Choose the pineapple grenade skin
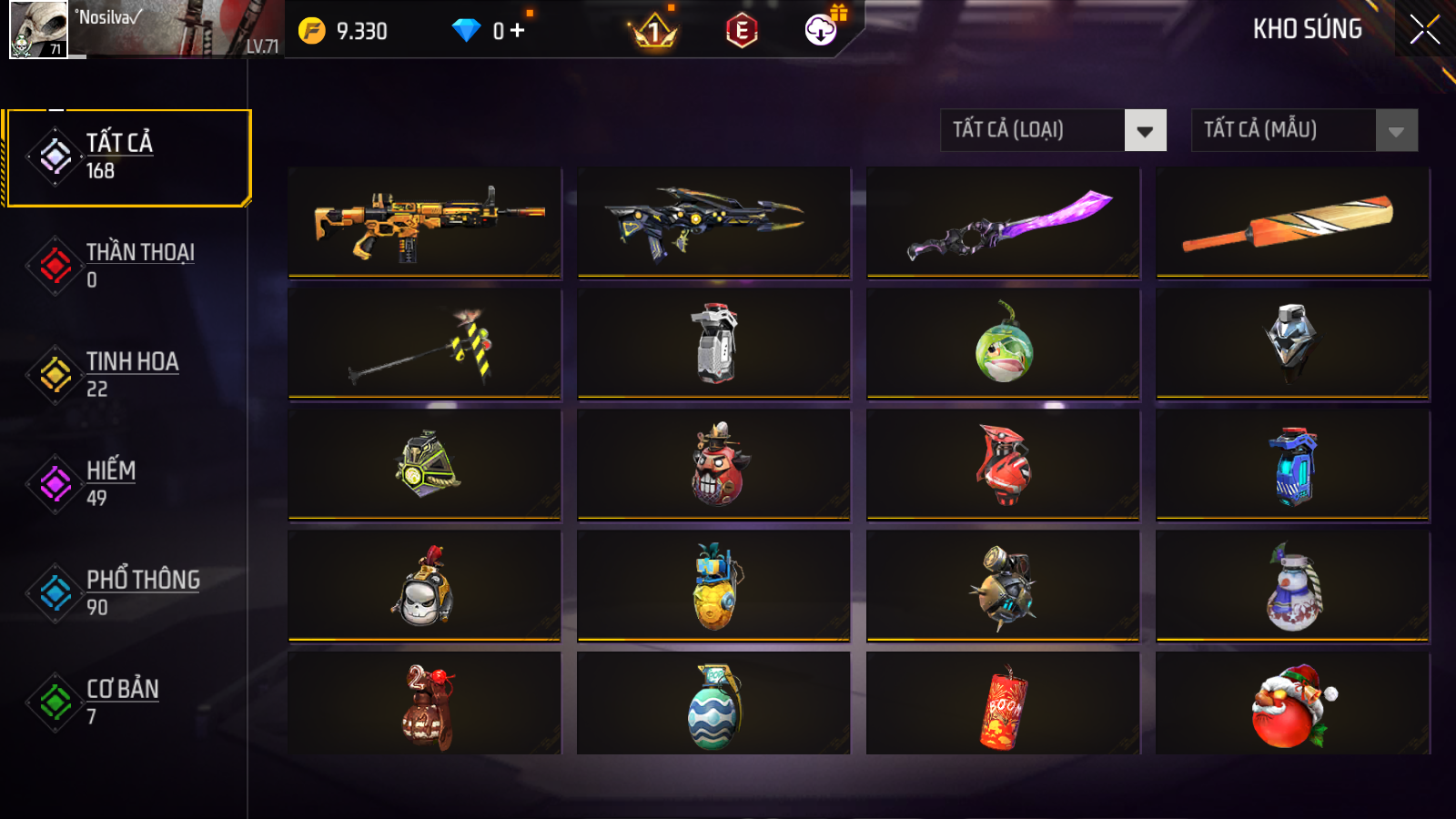Screen dimensions: 1456x819 point(713,587)
